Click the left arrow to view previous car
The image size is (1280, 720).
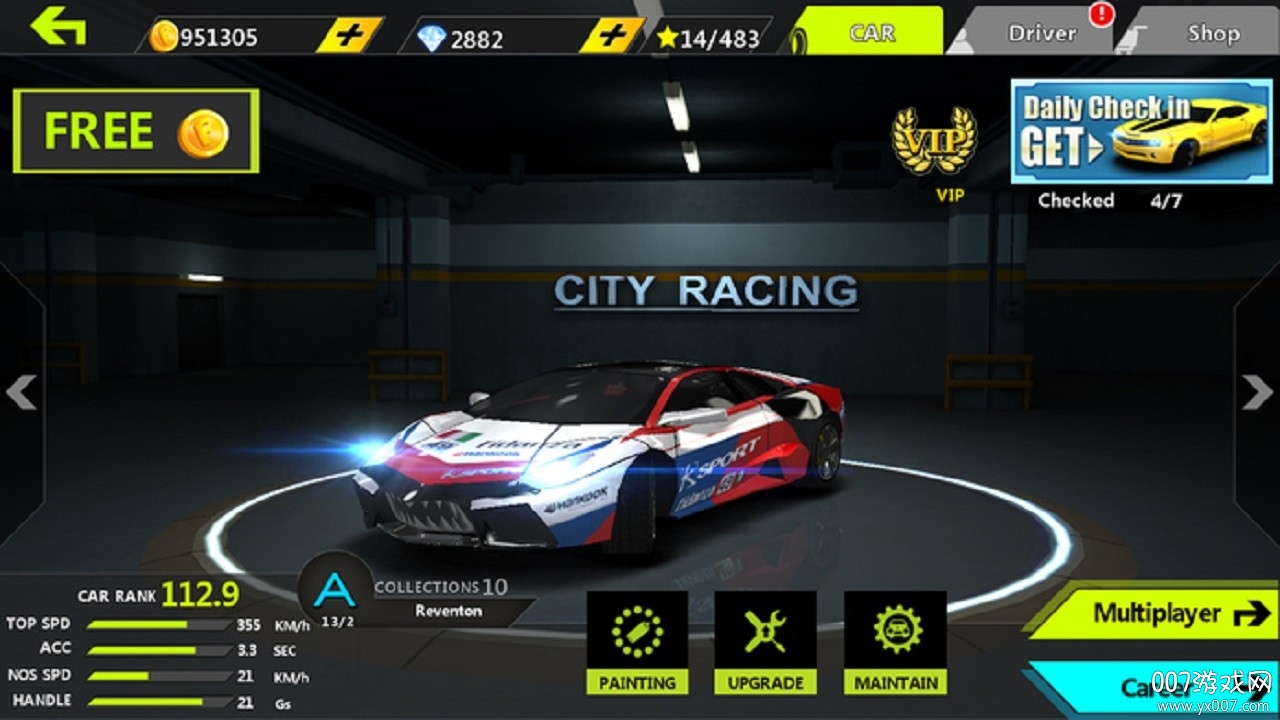[x=20, y=393]
